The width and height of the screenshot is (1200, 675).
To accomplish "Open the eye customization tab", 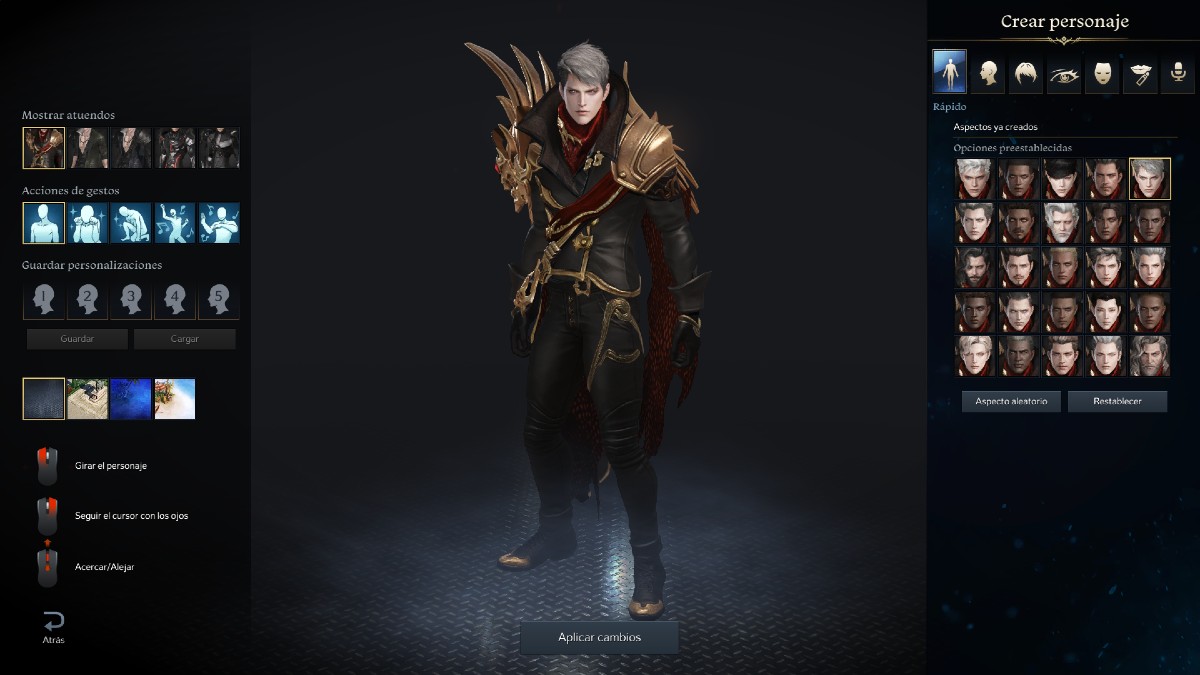I will (1063, 73).
